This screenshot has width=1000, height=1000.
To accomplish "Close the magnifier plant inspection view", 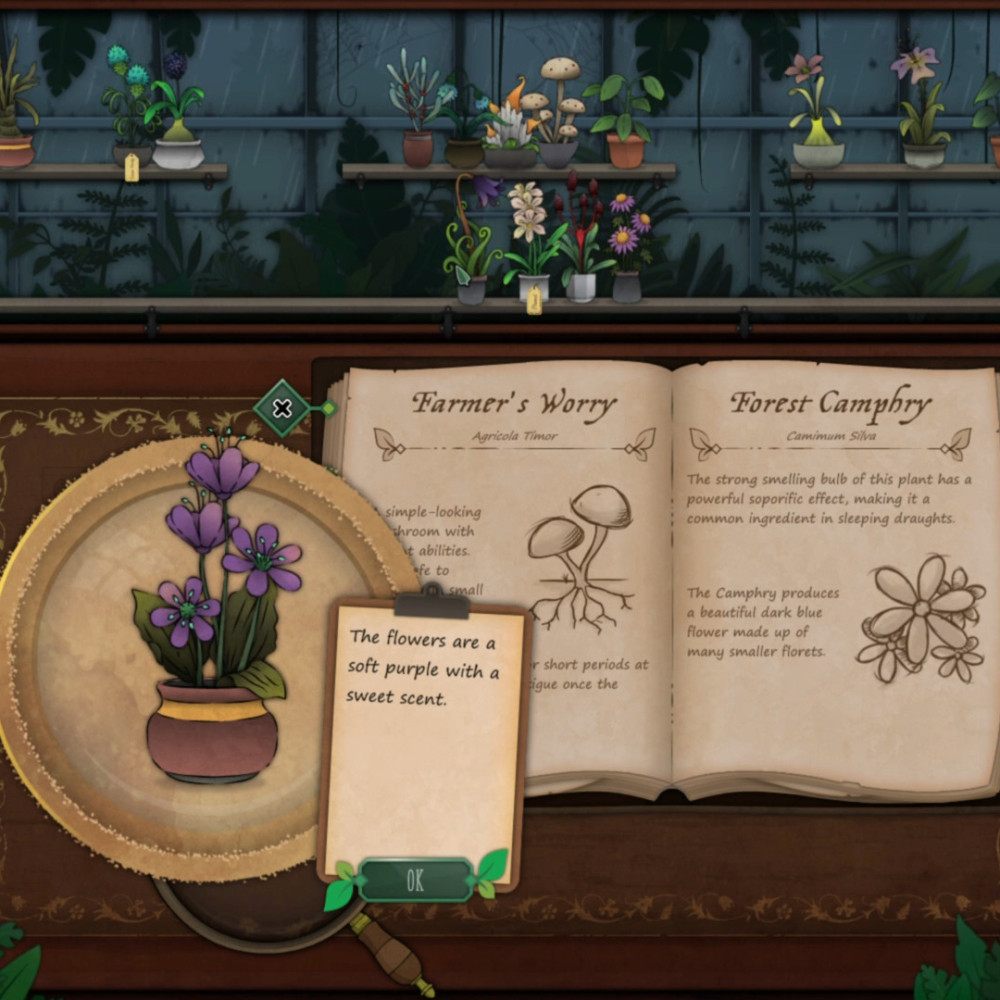I will (x=283, y=408).
